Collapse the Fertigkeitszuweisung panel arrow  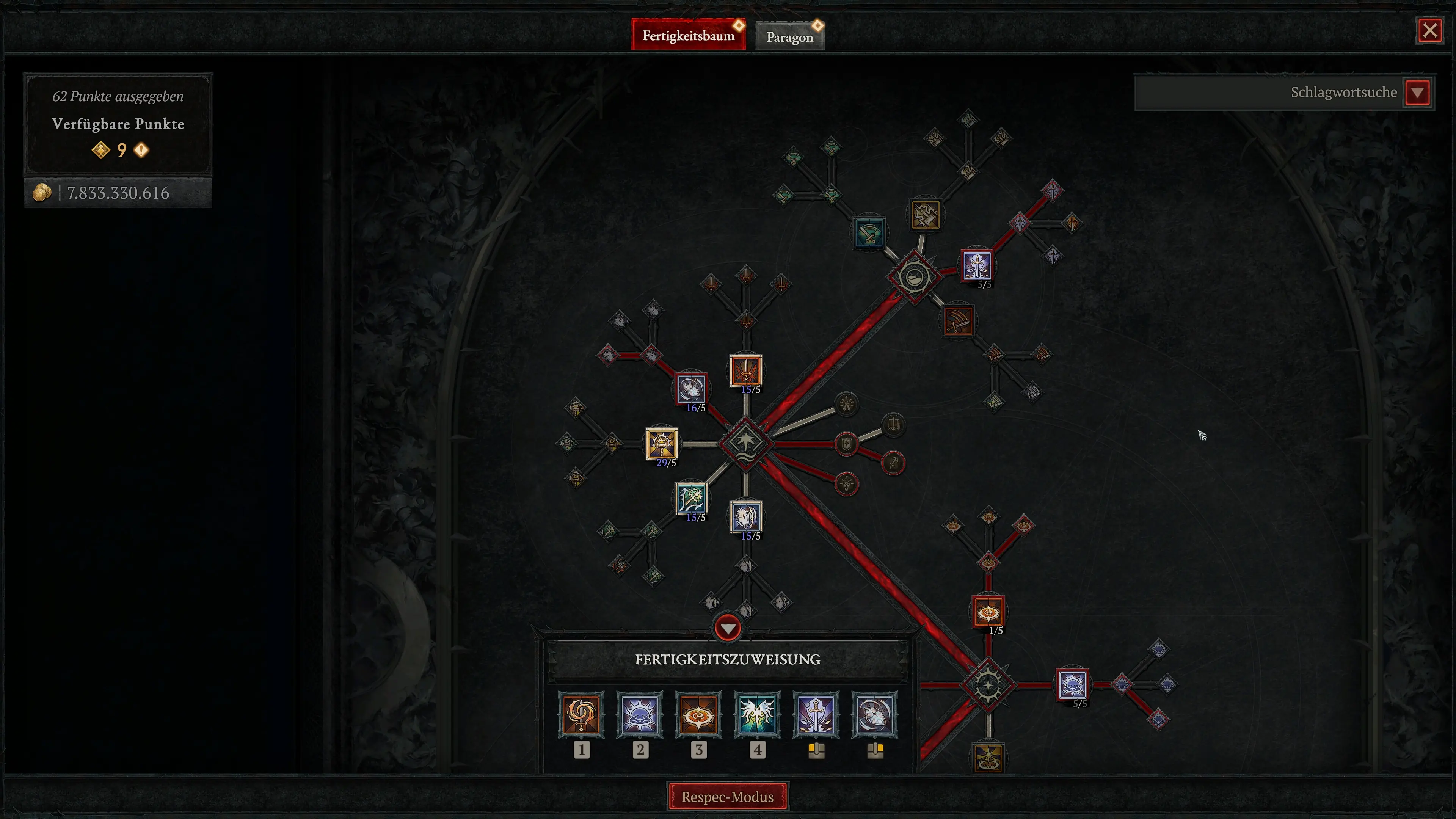pos(728,629)
